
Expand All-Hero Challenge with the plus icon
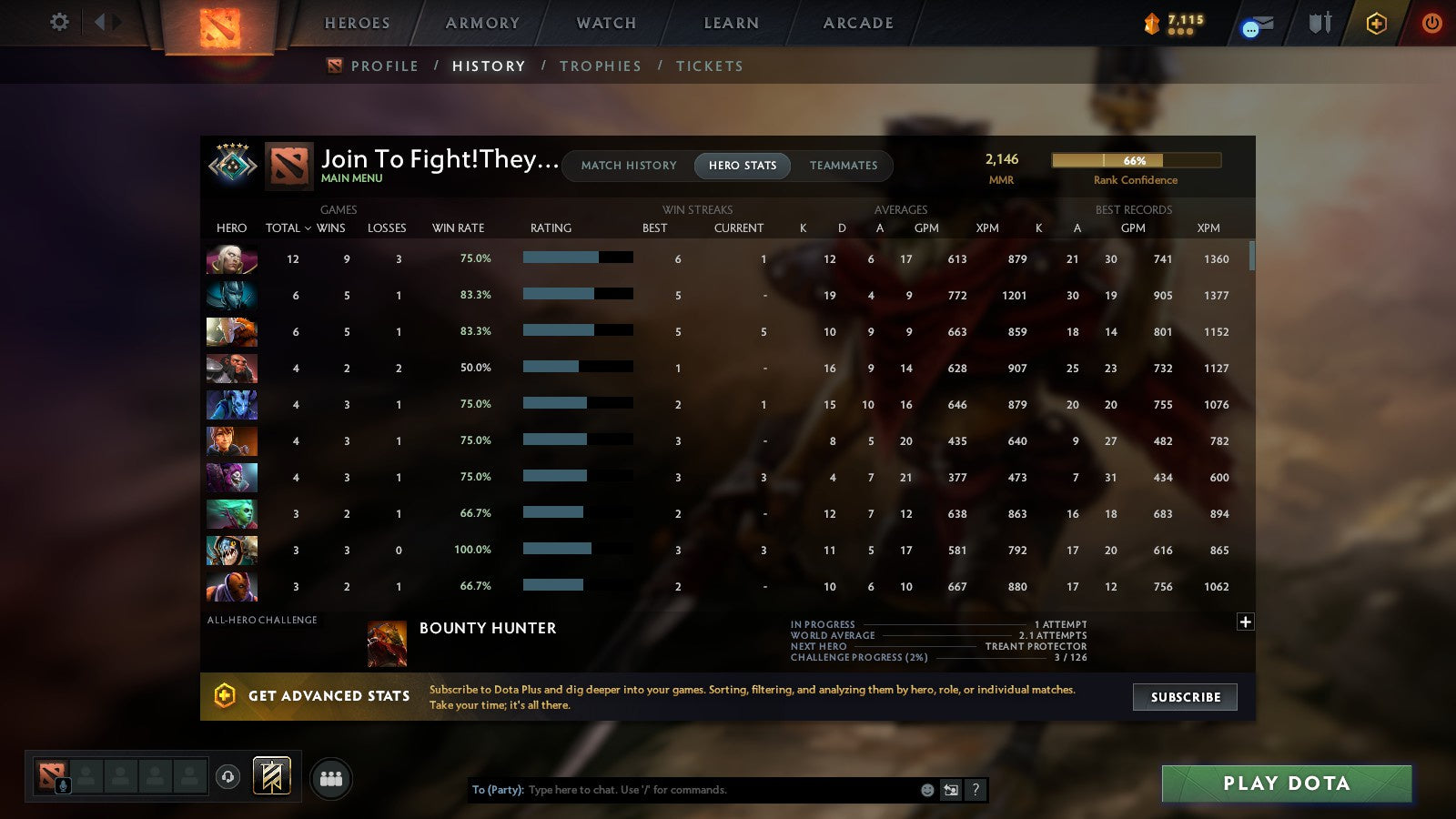[1244, 622]
